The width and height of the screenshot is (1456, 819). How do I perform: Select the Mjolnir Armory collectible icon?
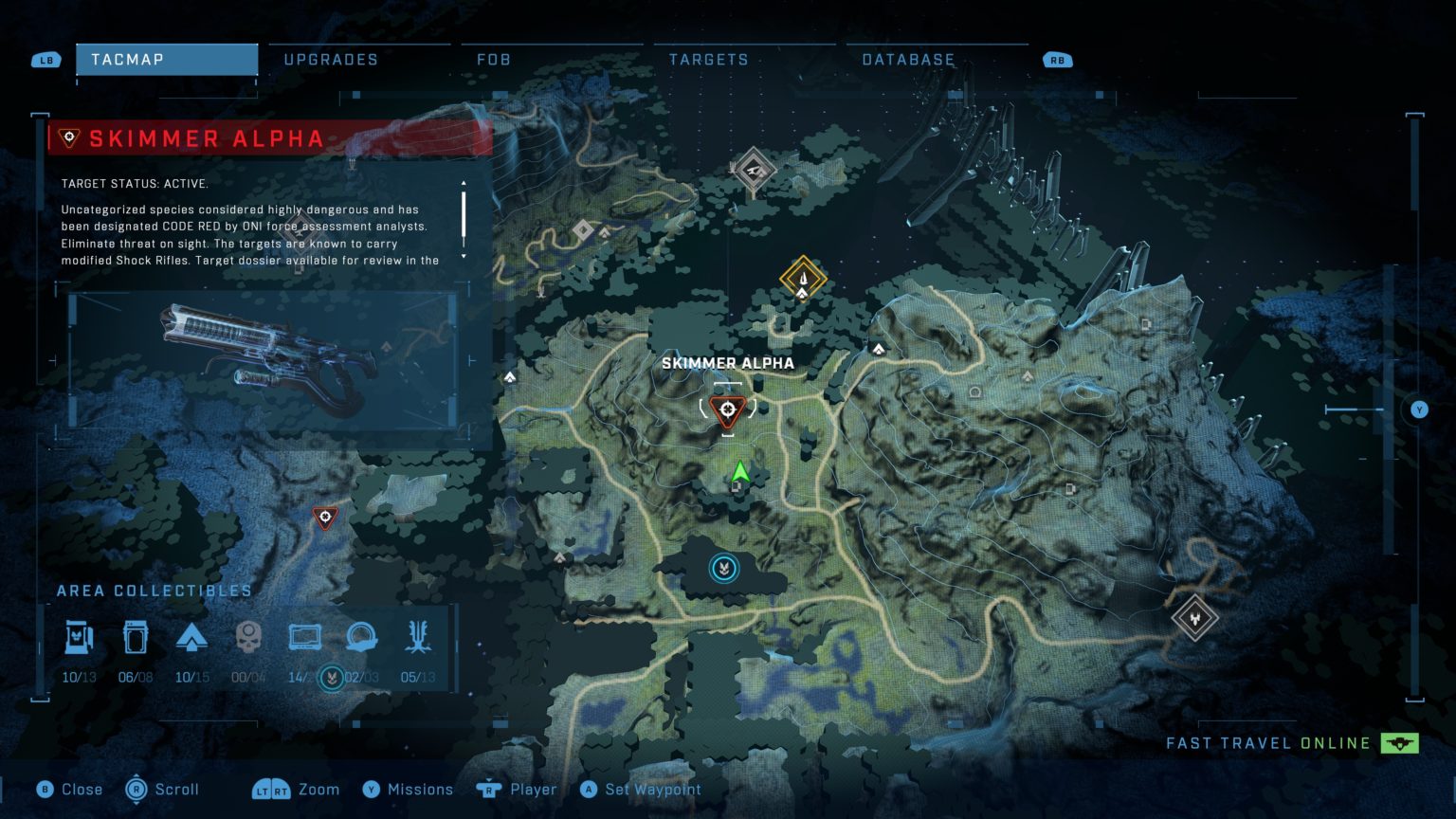81,637
